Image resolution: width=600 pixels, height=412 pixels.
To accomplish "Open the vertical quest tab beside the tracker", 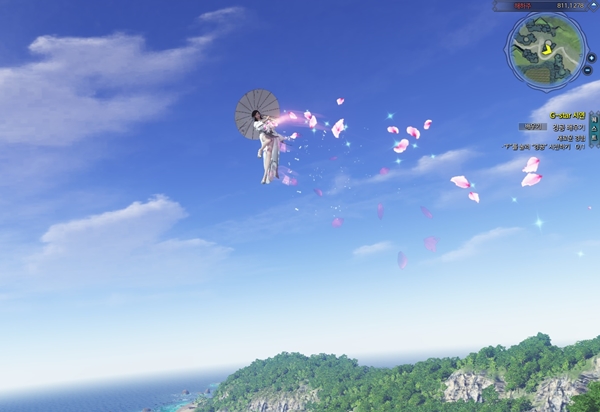I will pos(595,129).
